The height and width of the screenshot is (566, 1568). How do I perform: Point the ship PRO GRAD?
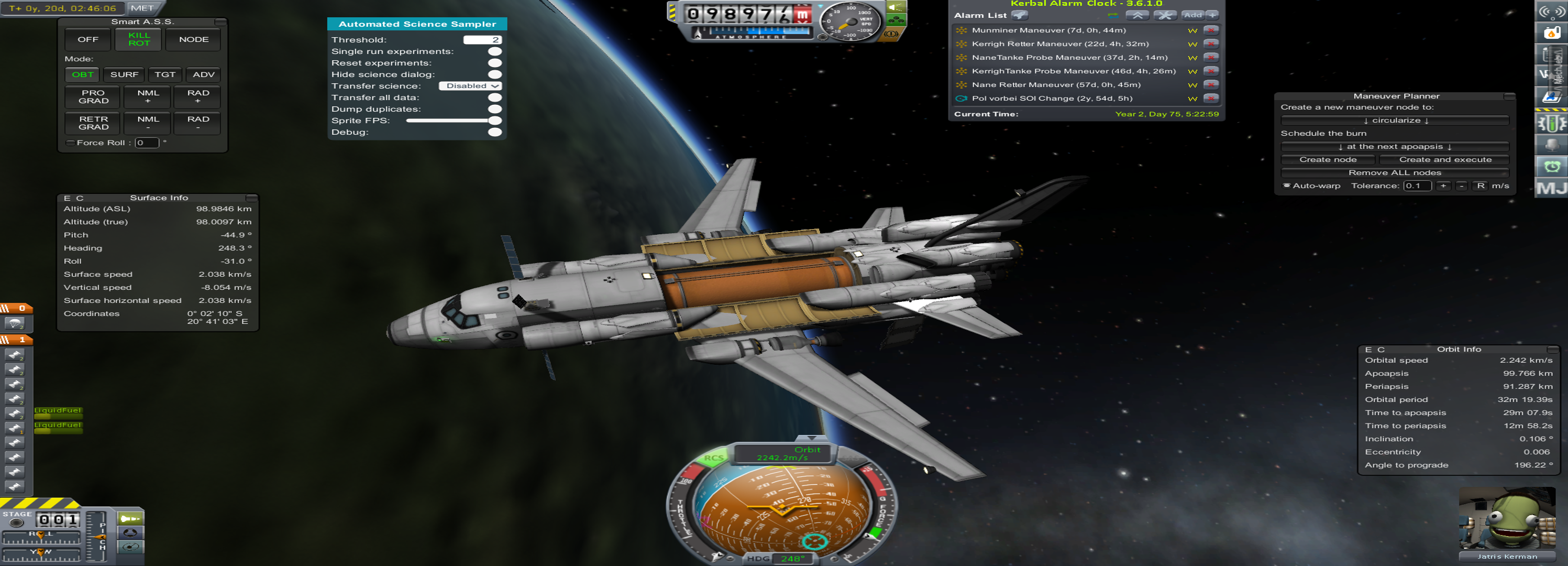click(x=94, y=97)
